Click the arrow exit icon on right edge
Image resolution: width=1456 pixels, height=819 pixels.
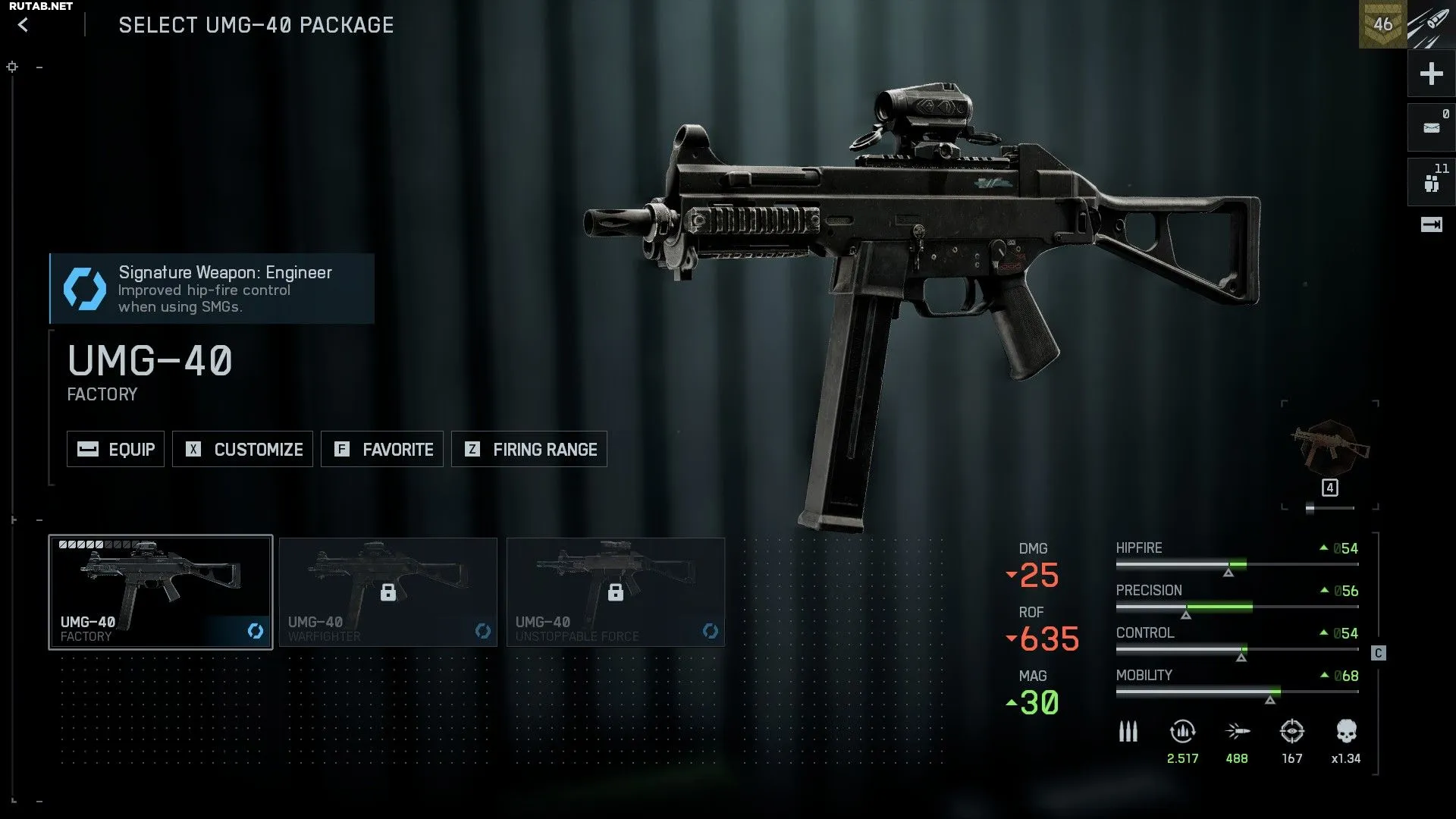pos(1431,224)
